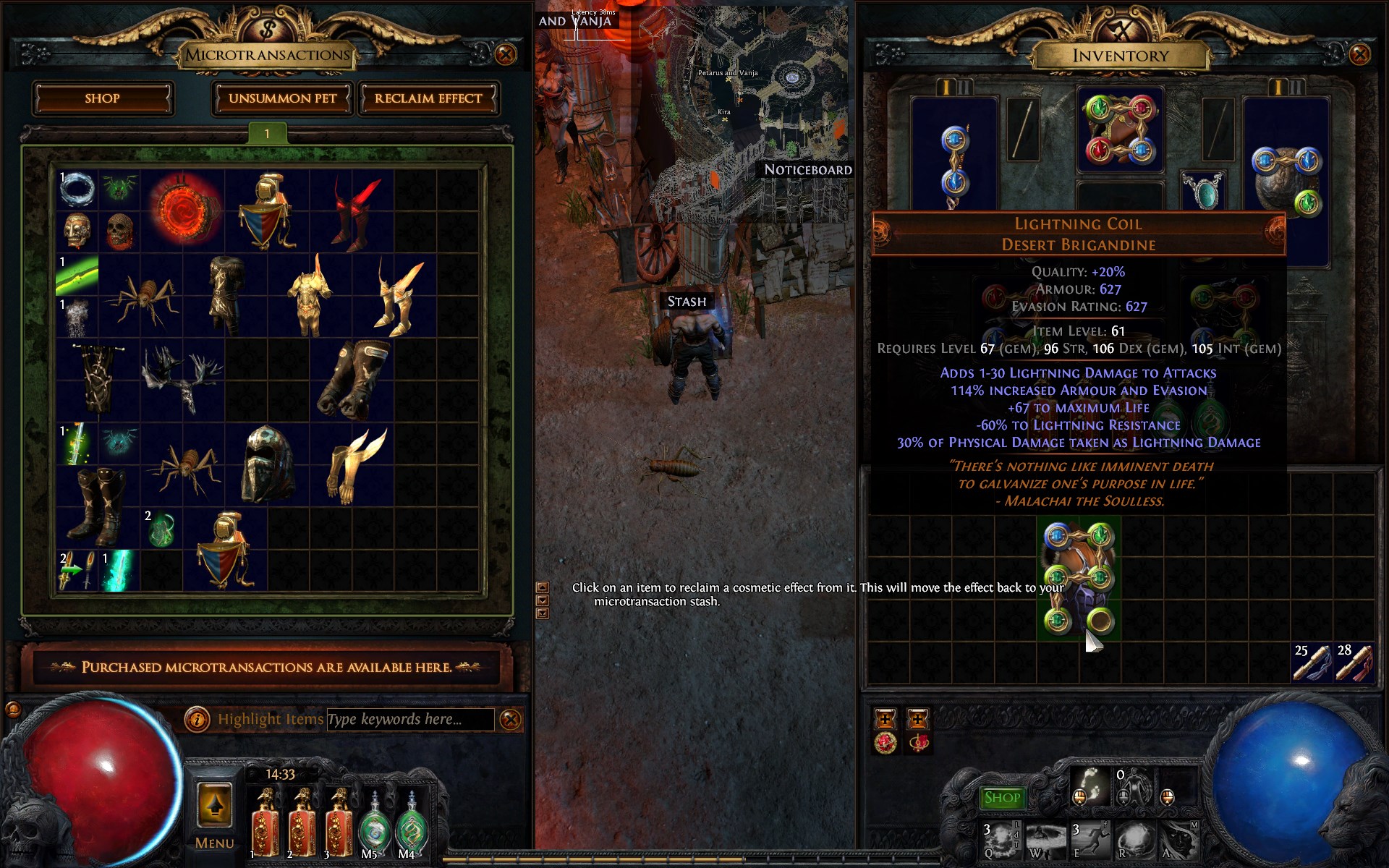Close the Microtransactions panel
The height and width of the screenshot is (868, 1389).
505,54
